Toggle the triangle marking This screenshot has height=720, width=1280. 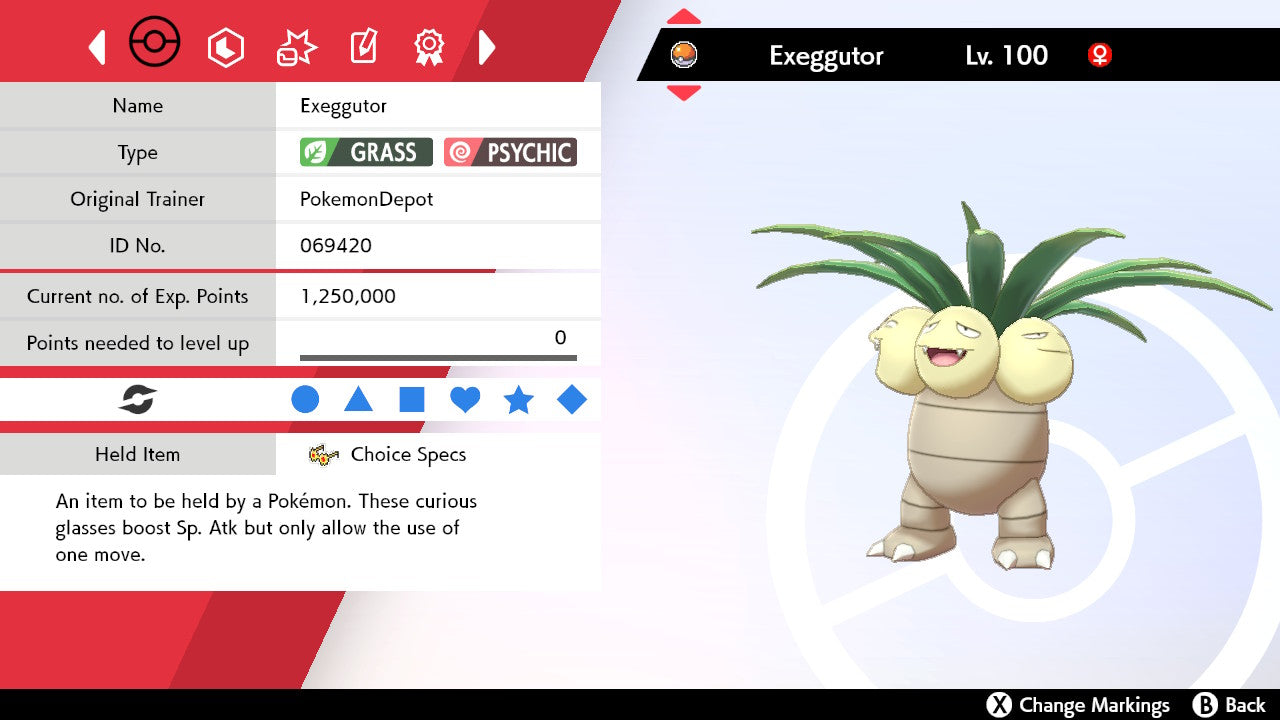tap(358, 400)
